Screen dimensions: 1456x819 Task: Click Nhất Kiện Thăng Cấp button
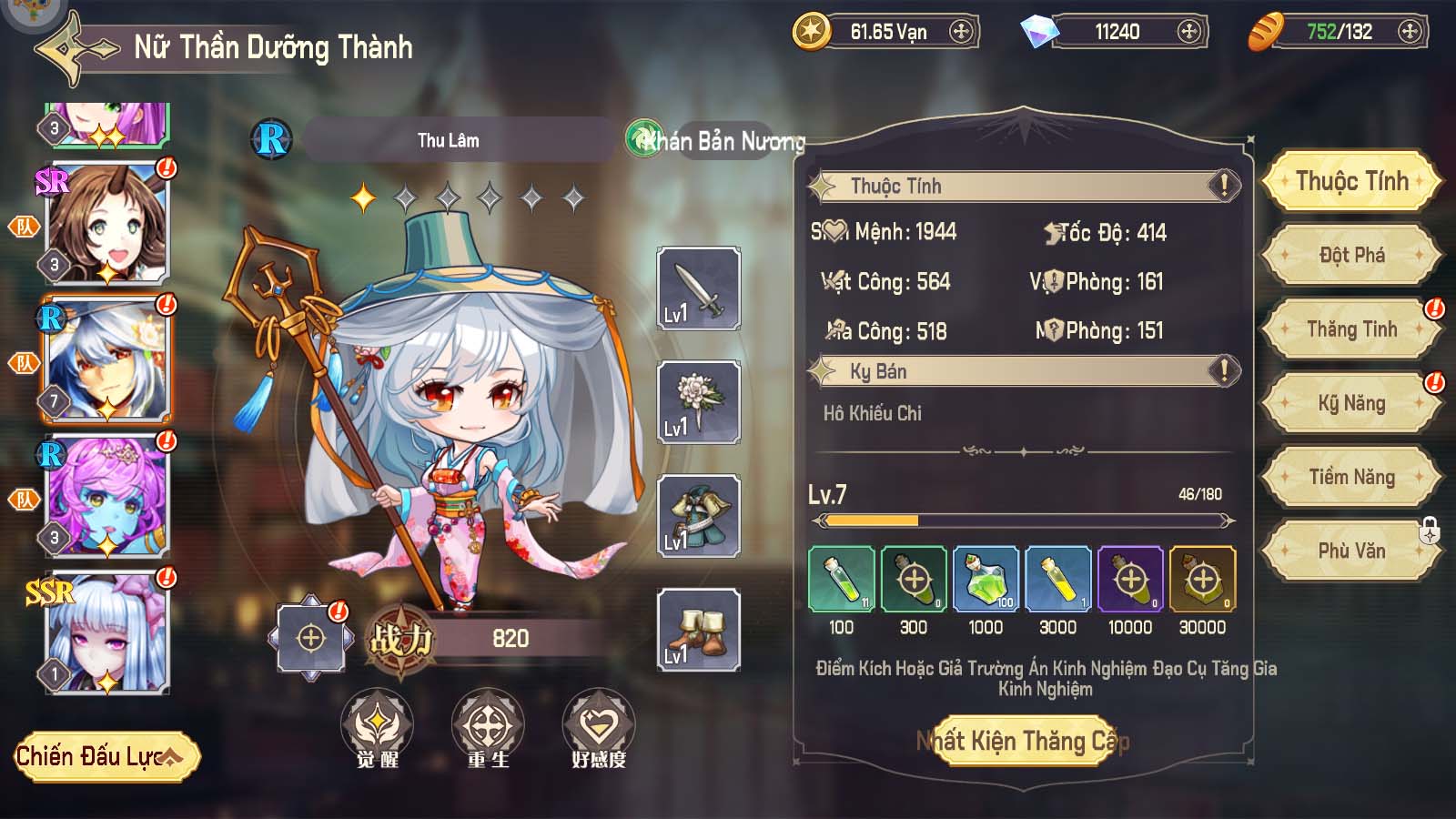[1023, 741]
